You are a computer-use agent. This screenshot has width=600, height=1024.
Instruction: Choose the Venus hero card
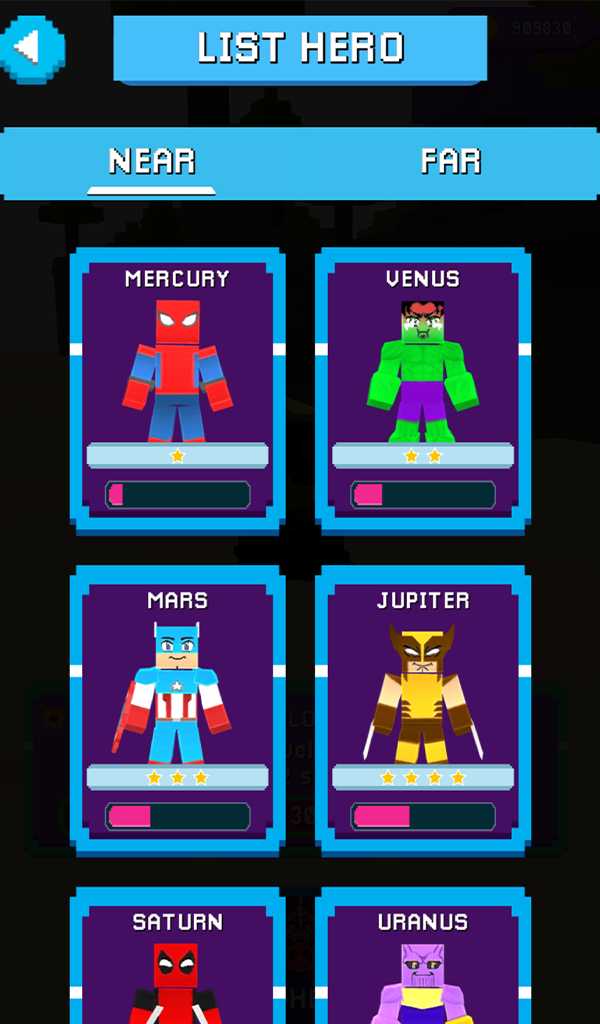(423, 388)
